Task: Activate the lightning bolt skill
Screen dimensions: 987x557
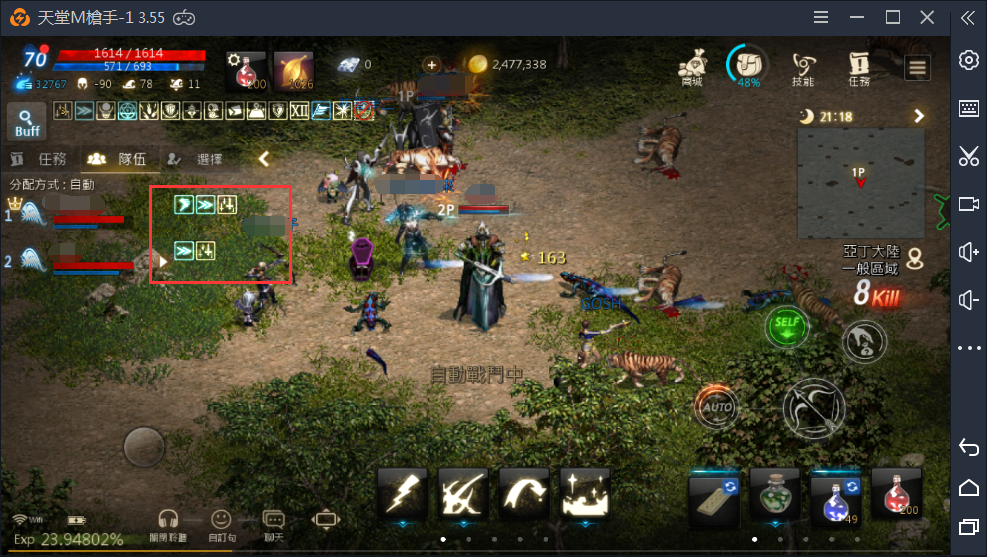Action: (x=403, y=493)
